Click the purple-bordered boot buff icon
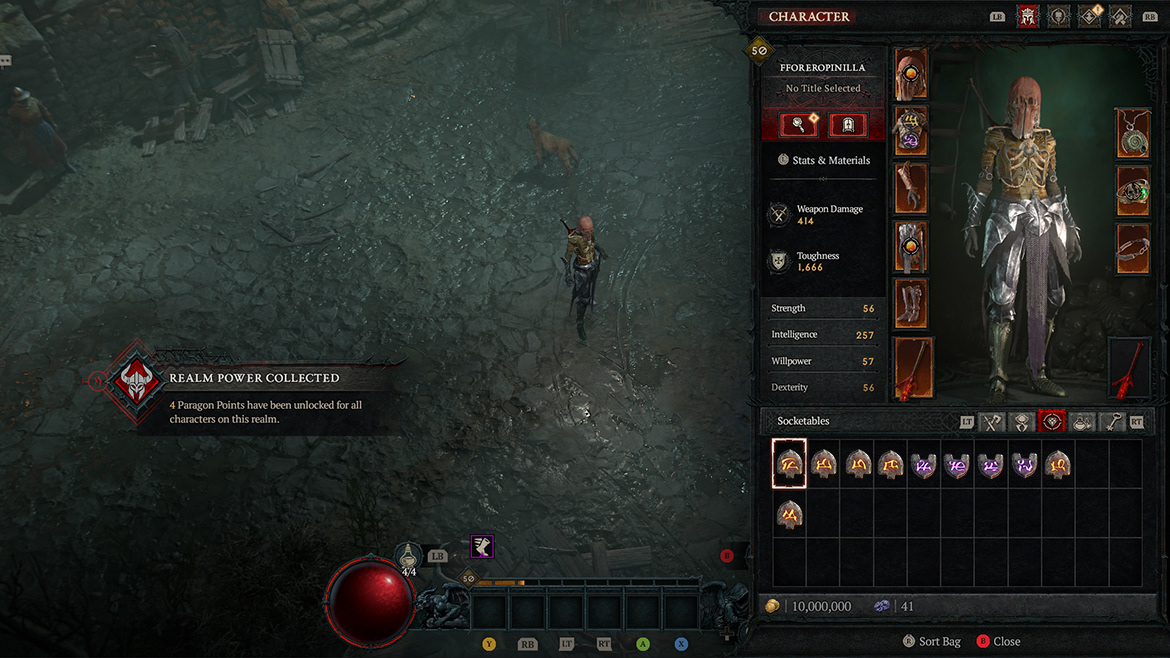Image resolution: width=1170 pixels, height=658 pixels. click(482, 547)
